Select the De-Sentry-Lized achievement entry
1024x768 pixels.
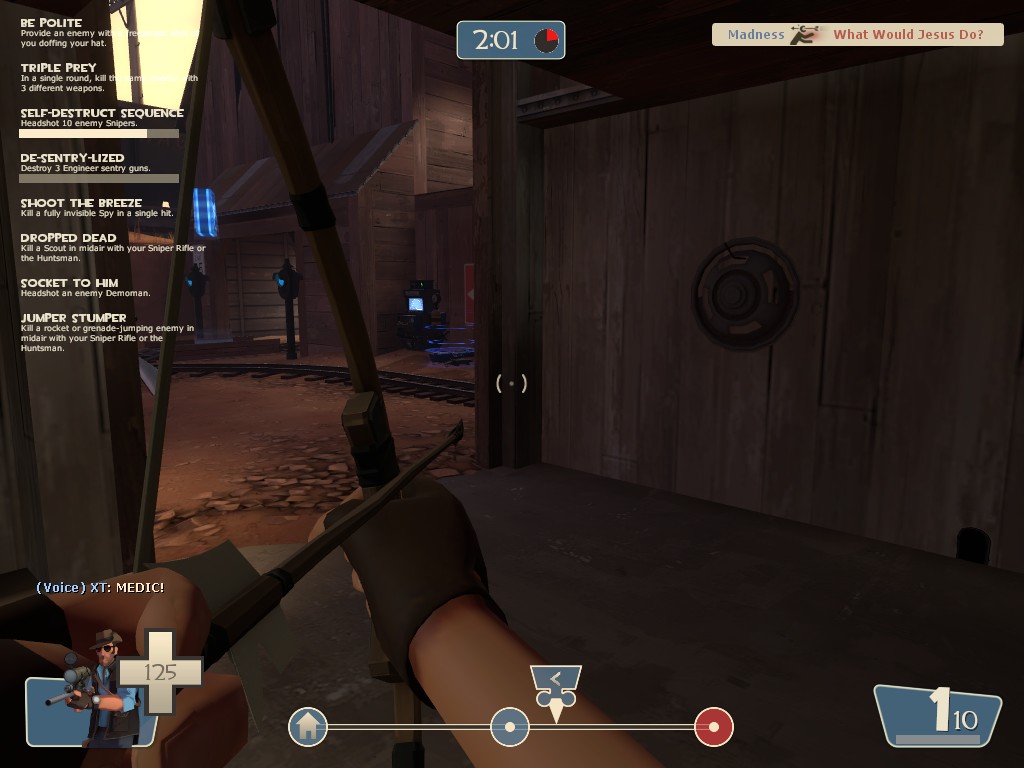pos(72,158)
